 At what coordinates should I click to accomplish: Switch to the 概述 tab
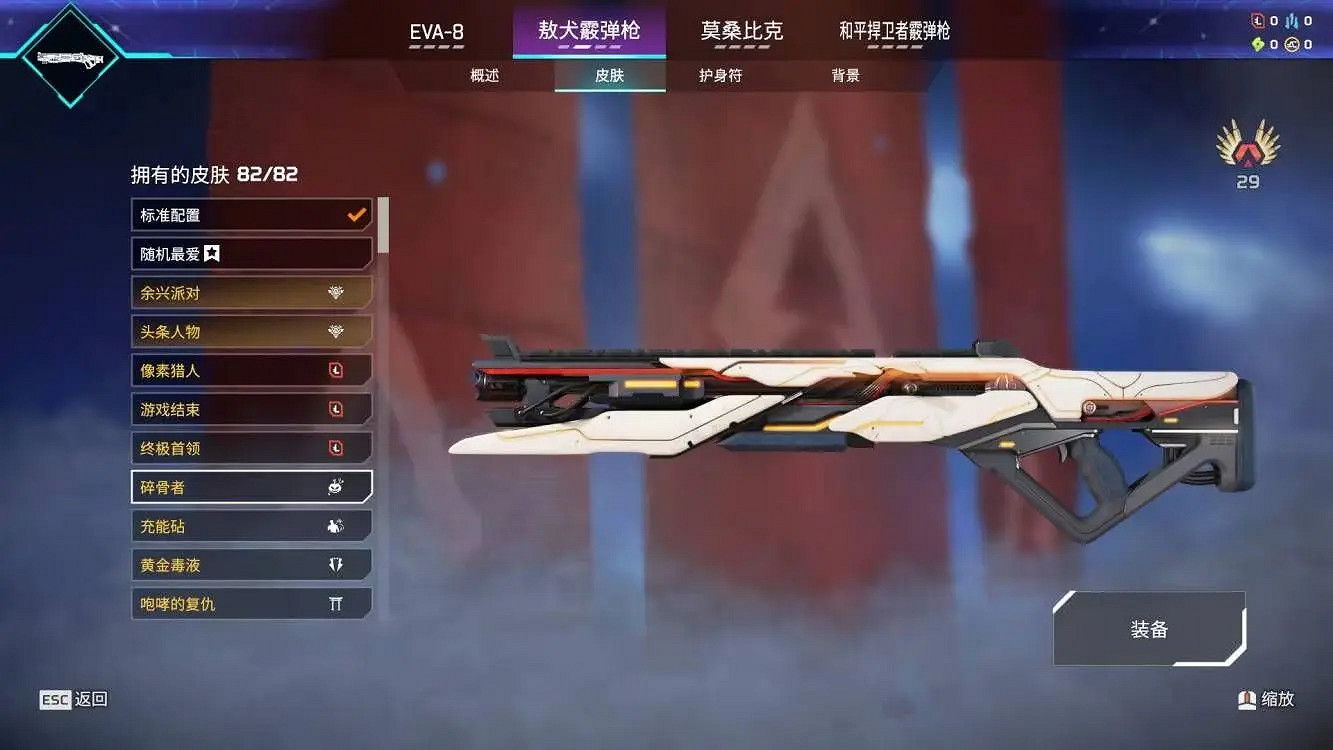pyautogui.click(x=485, y=75)
